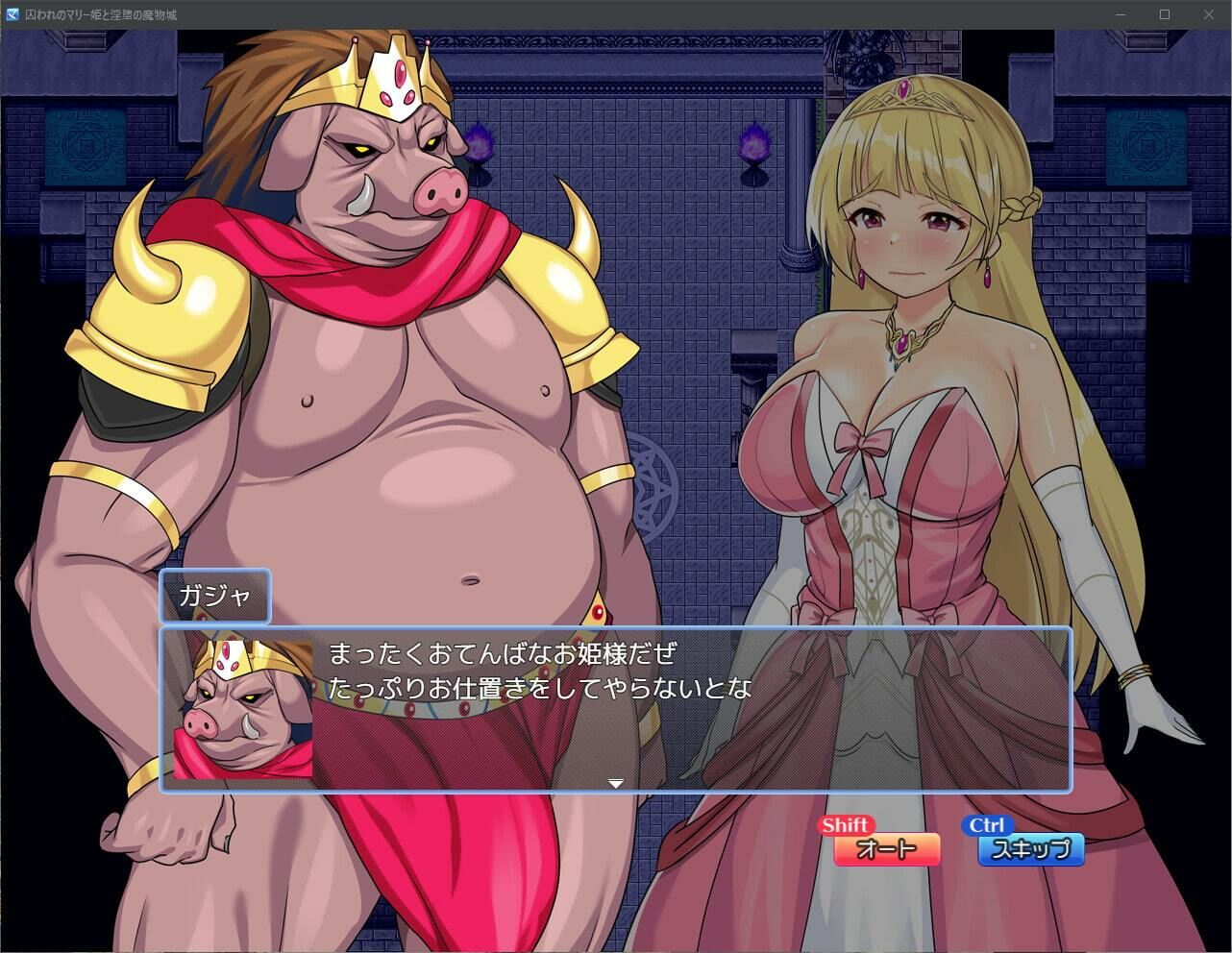This screenshot has width=1232, height=953.
Task: Click the game's application icon in the title bar
Action: tap(12, 14)
